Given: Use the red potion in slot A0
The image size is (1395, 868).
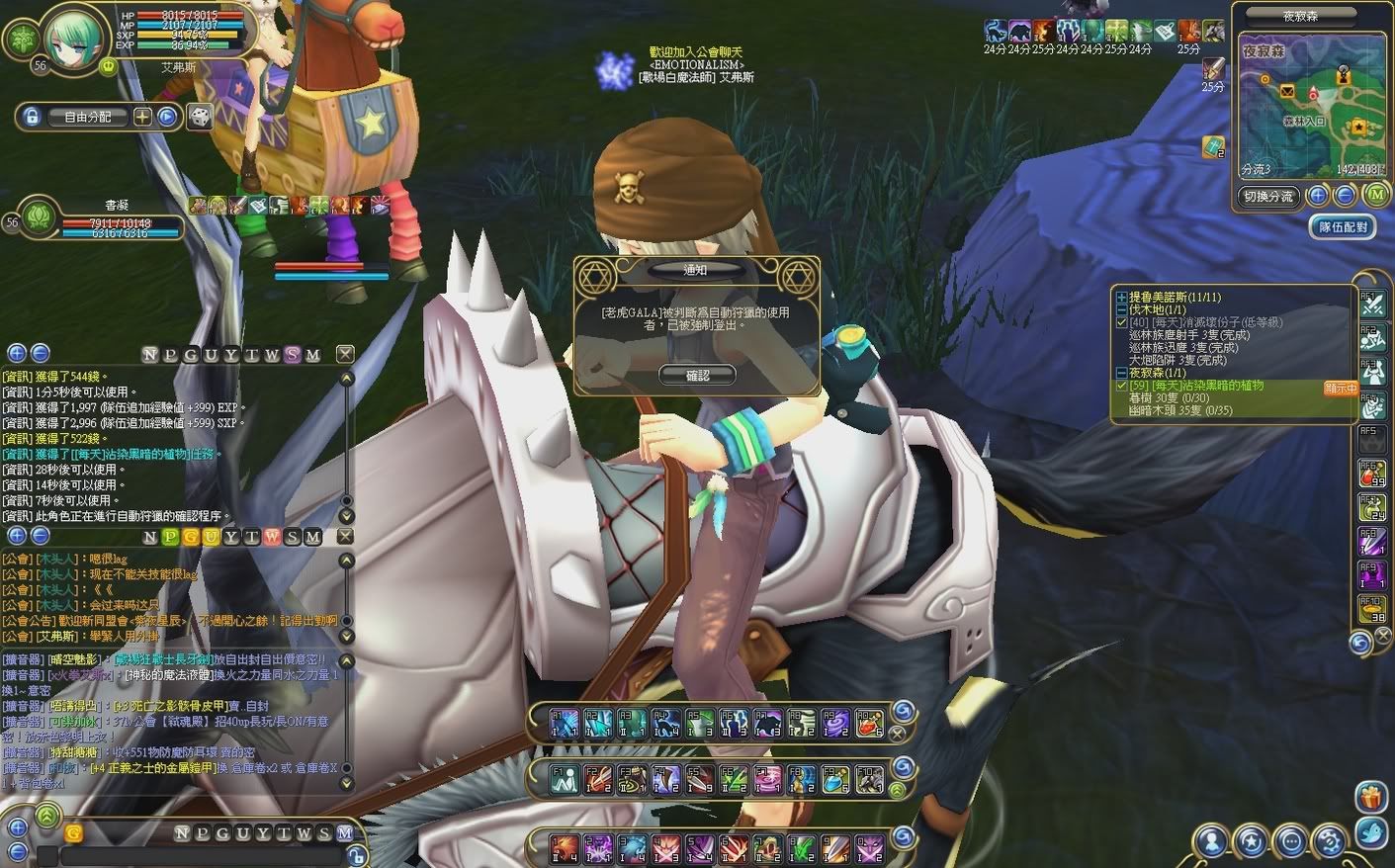Looking at the screenshot, I should click(869, 724).
